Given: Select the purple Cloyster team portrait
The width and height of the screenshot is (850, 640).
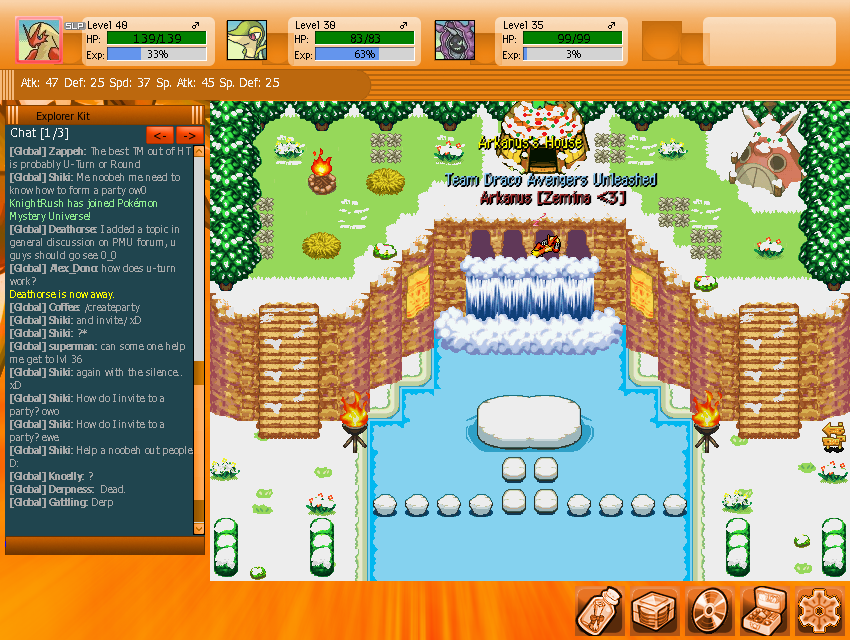Looking at the screenshot, I should pos(454,41).
